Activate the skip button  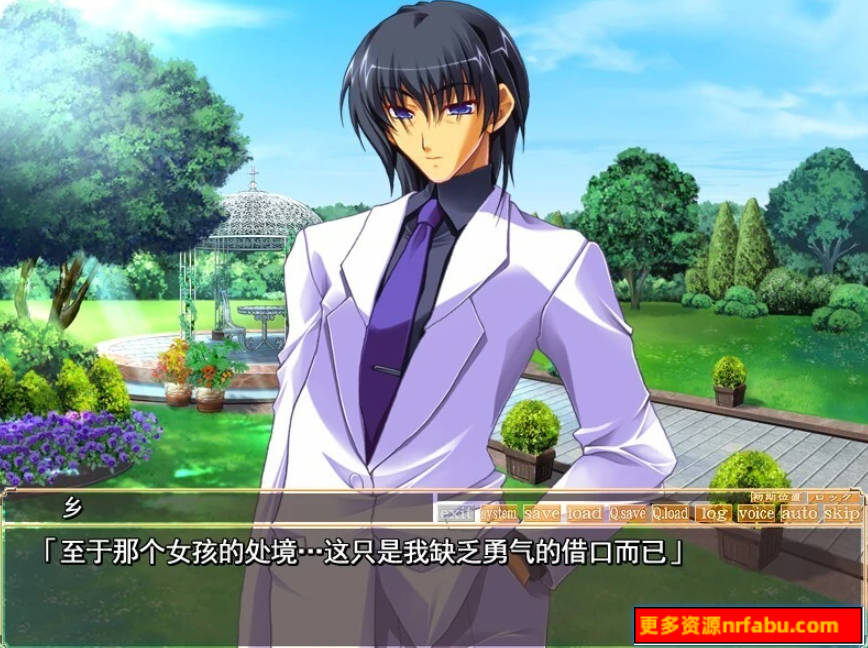click(x=842, y=513)
